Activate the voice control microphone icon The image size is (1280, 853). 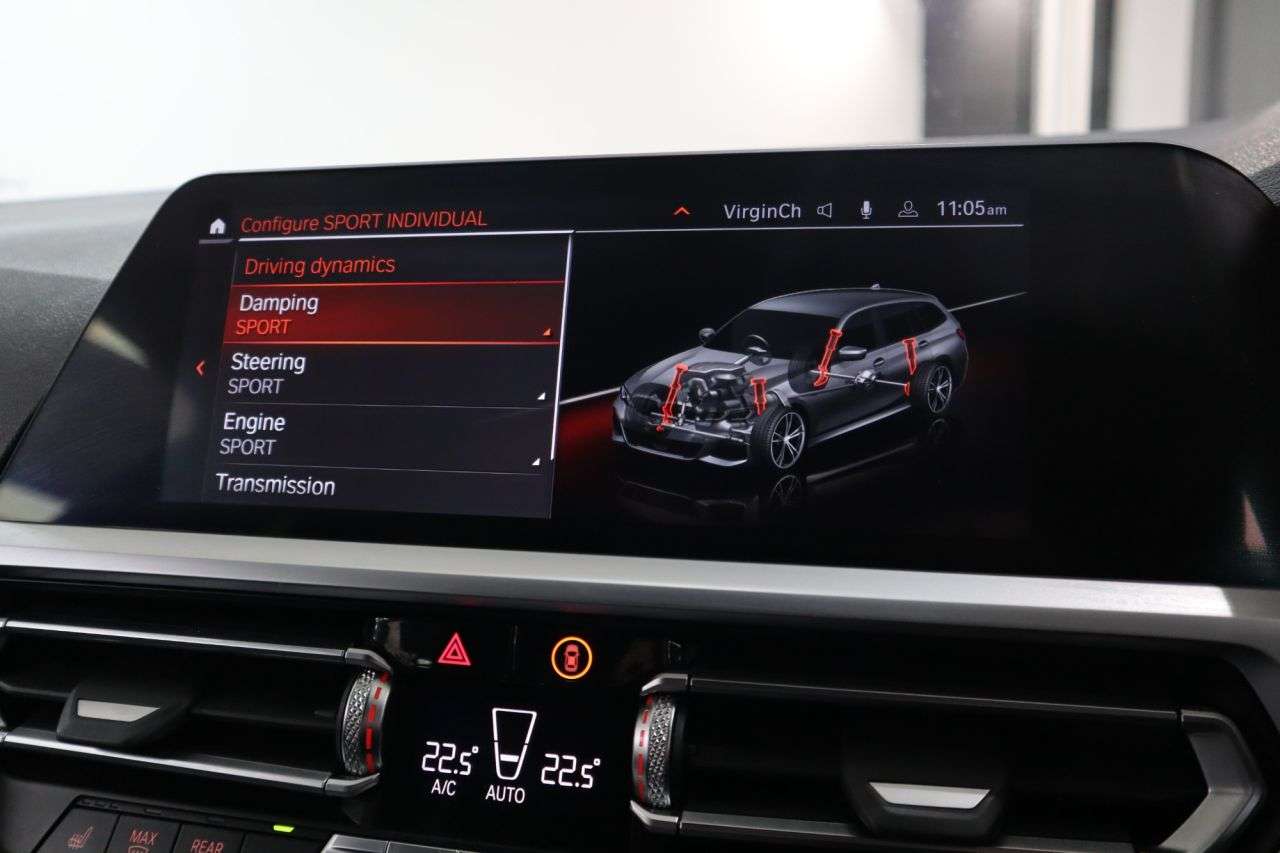tap(866, 211)
